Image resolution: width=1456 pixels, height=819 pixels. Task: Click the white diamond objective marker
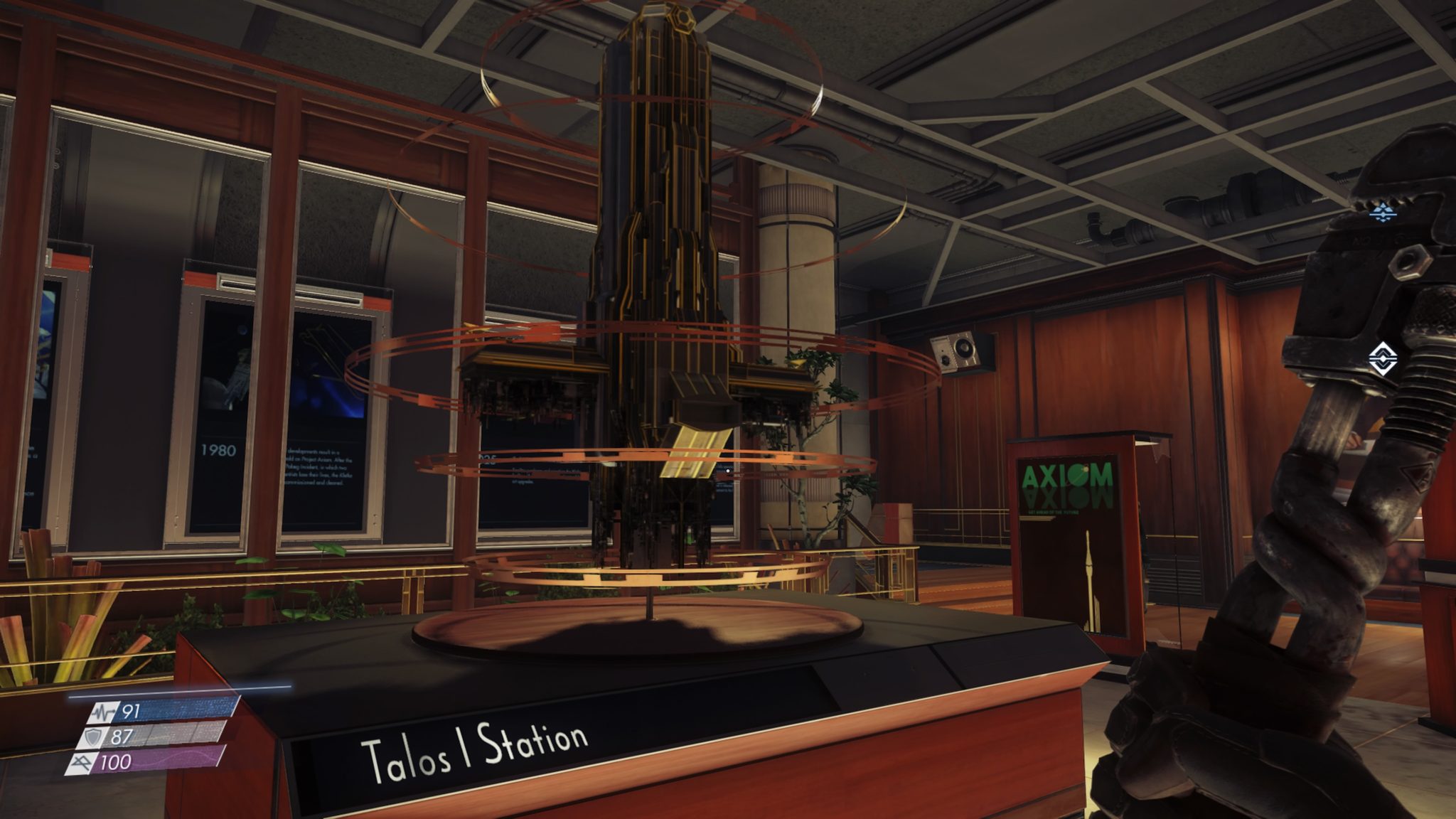click(x=1382, y=358)
